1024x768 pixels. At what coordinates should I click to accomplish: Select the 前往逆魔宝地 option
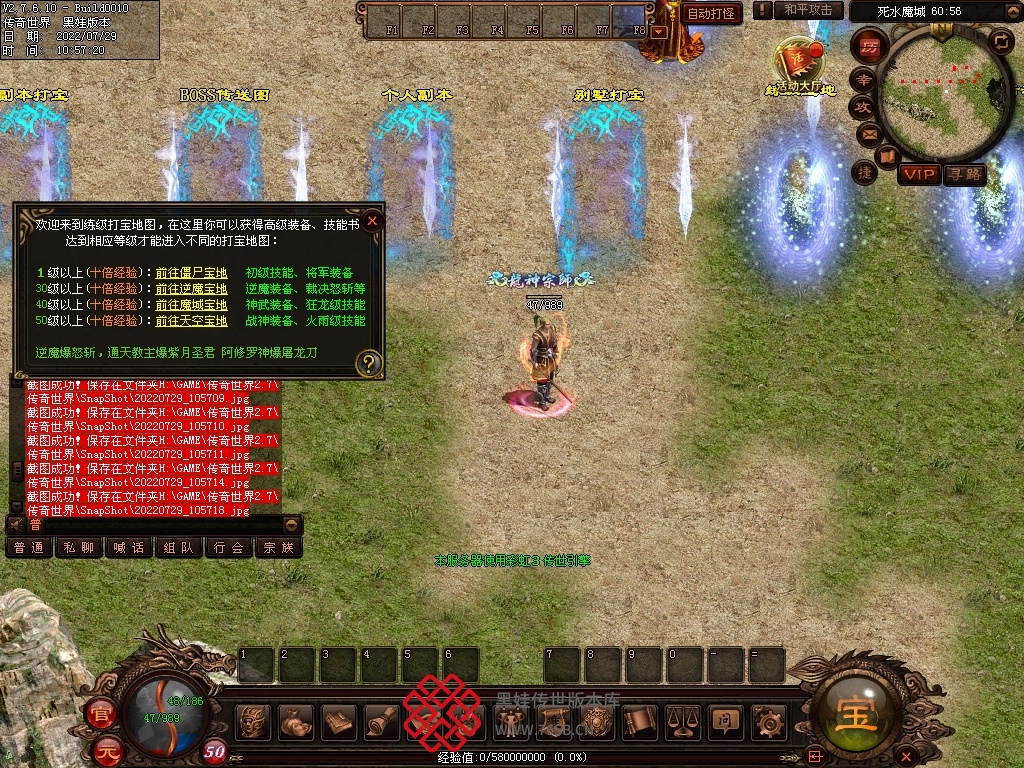pos(191,288)
